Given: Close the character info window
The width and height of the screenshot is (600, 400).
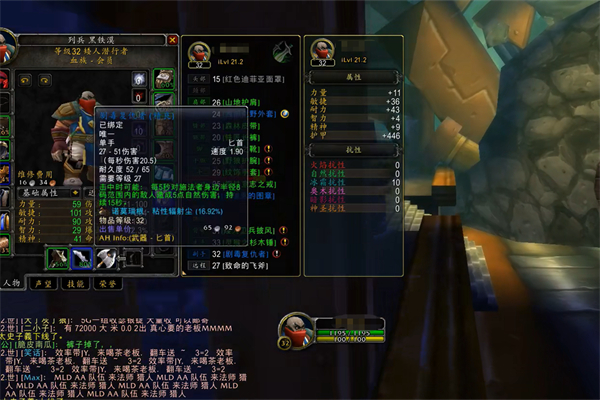Looking at the screenshot, I should pyautogui.click(x=173, y=40).
